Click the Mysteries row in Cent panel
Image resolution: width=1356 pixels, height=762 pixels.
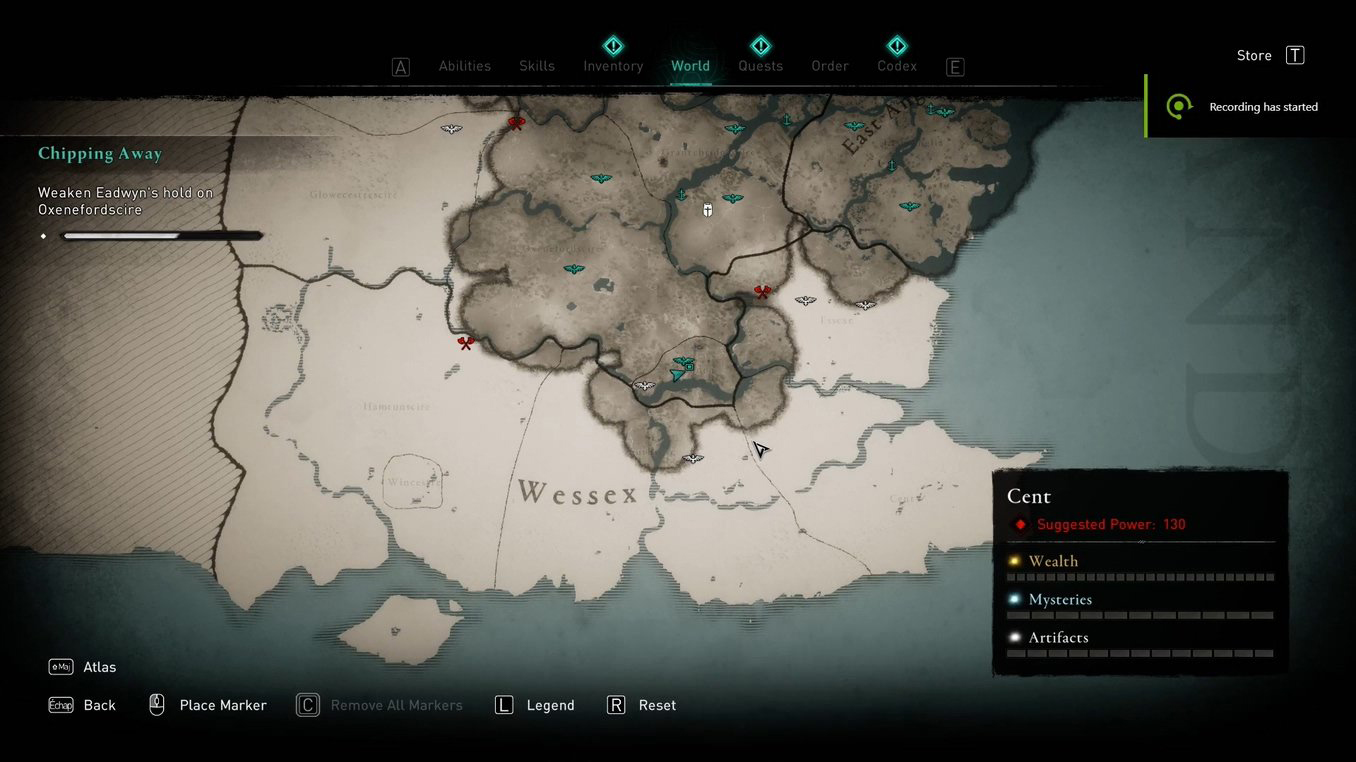pos(1060,600)
